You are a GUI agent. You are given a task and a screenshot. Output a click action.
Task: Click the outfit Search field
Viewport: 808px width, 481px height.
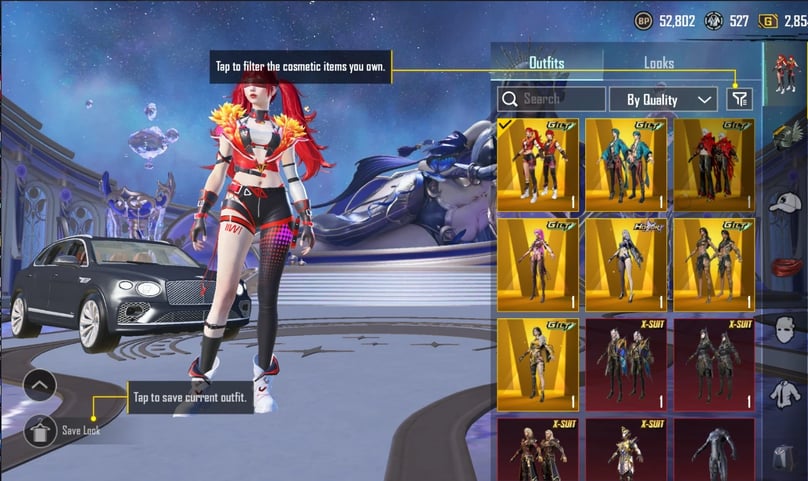(552, 99)
